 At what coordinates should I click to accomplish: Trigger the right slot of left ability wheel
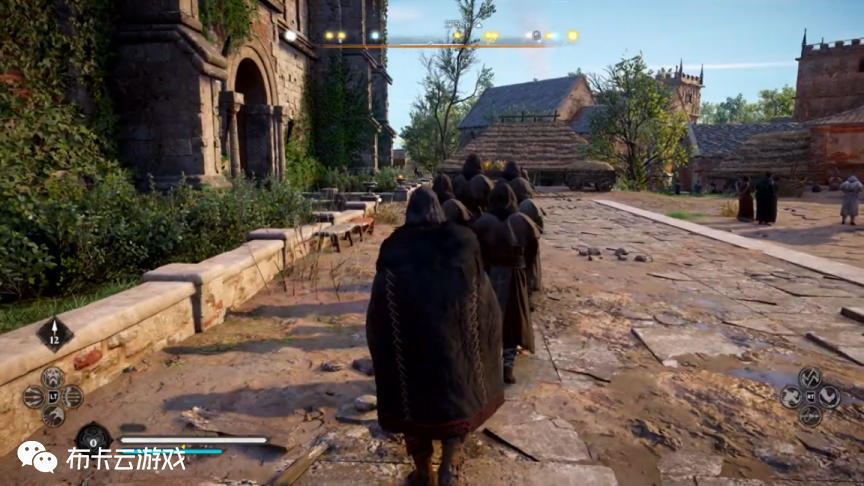coord(73,397)
